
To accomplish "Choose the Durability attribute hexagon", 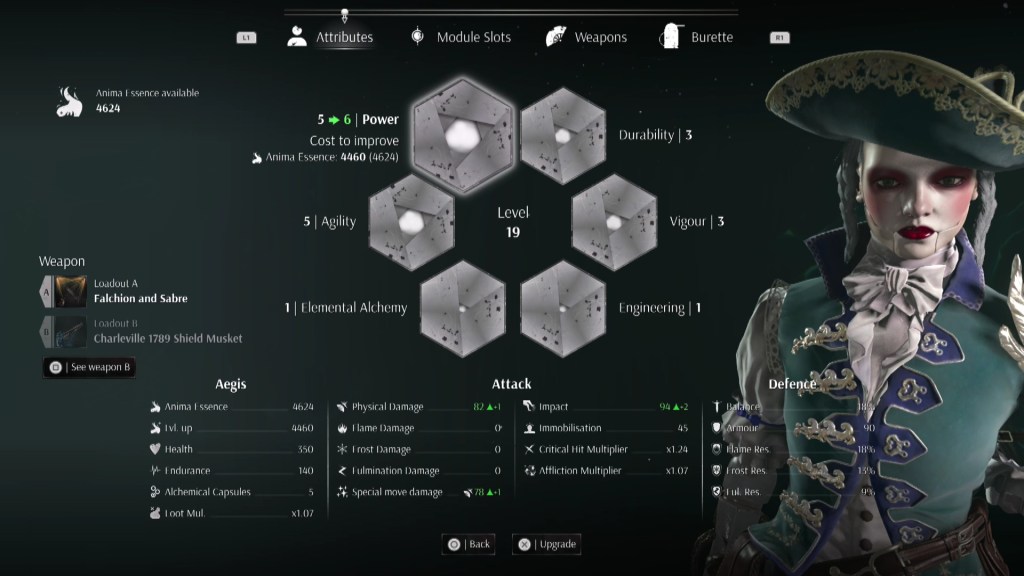I will pos(563,135).
